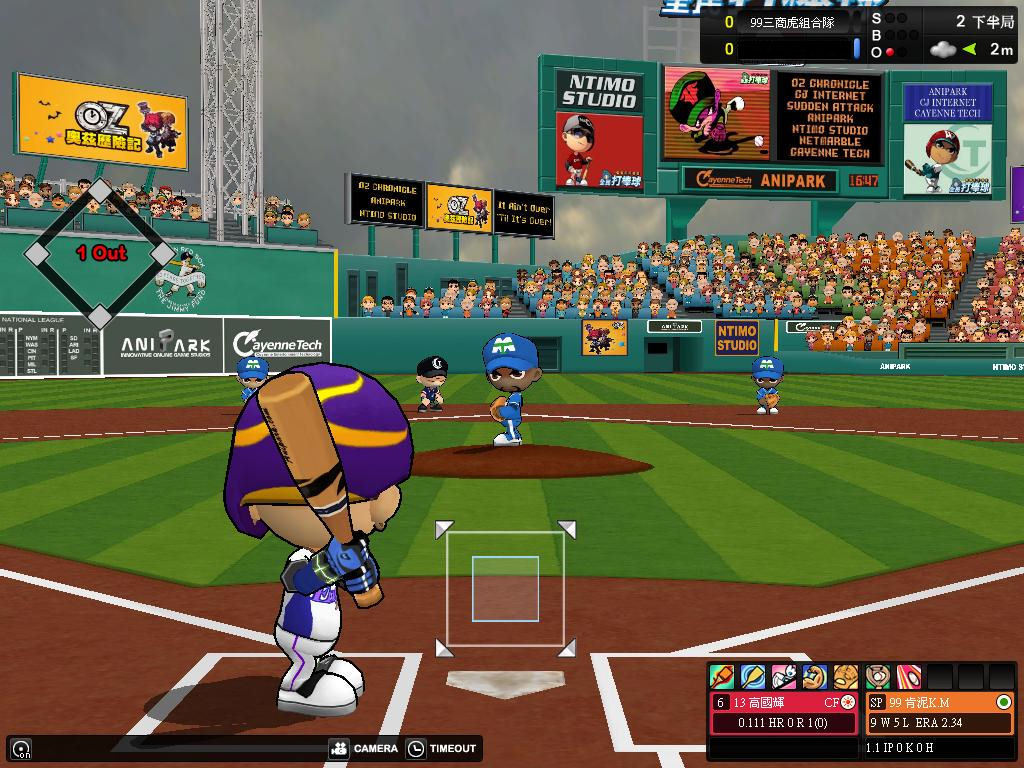
Task: Call a Timeout
Action: (442, 748)
